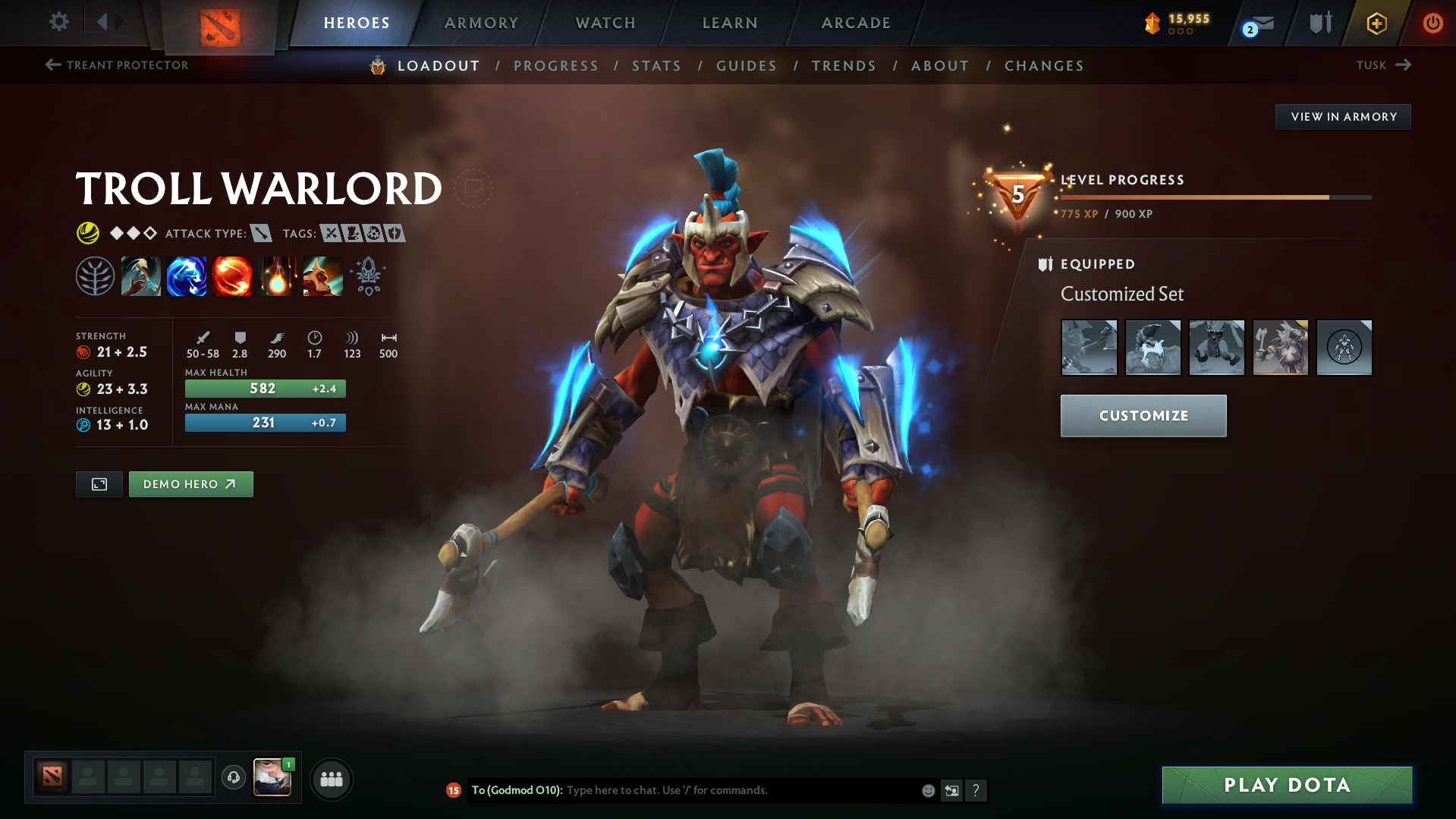Toggle the hero portrait view icon
Image resolution: width=1456 pixels, height=819 pixels.
99,484
